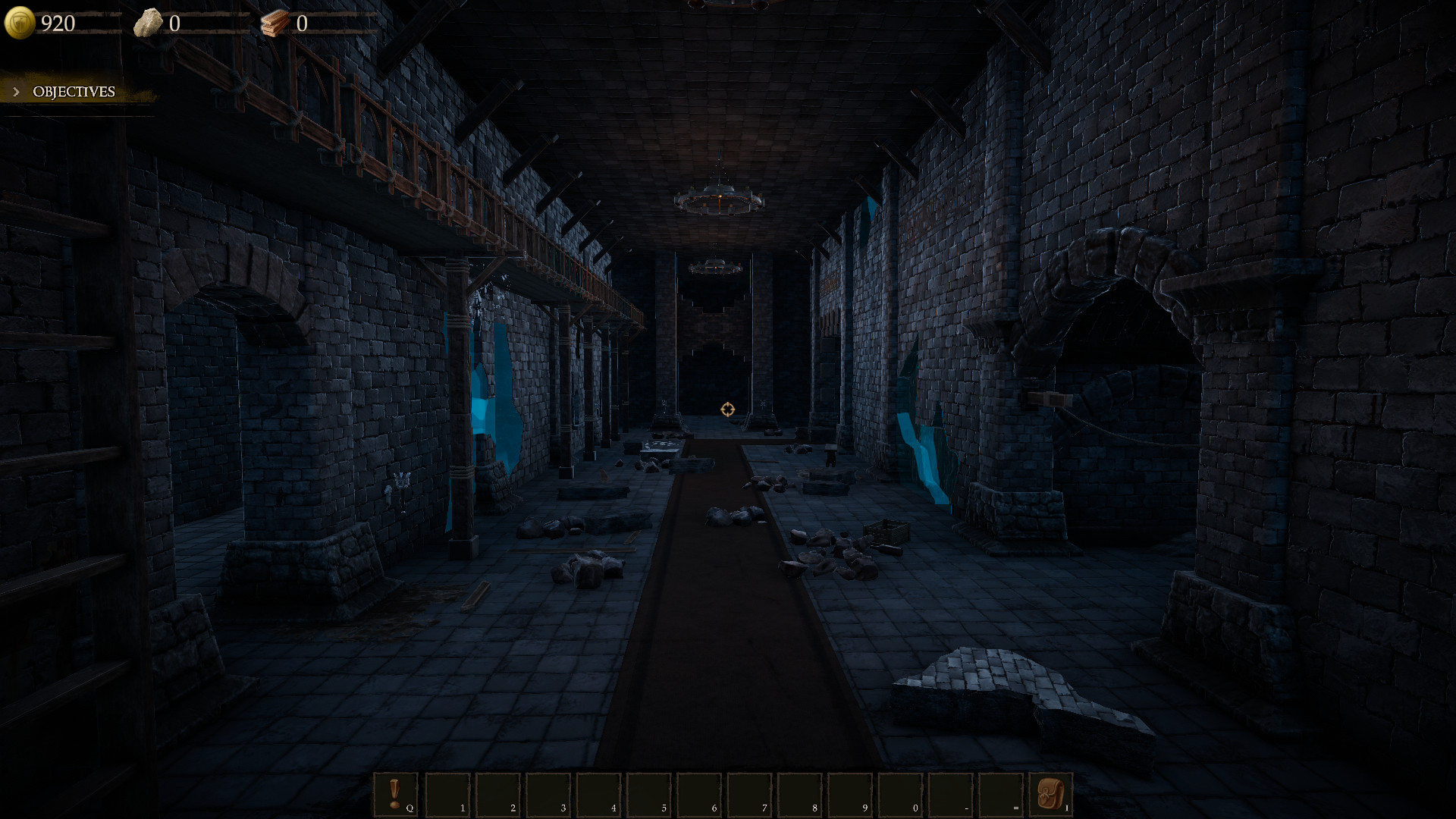This screenshot has height=819, width=1456.
Task: Click the OBJECTIVES label
Action: (72, 92)
